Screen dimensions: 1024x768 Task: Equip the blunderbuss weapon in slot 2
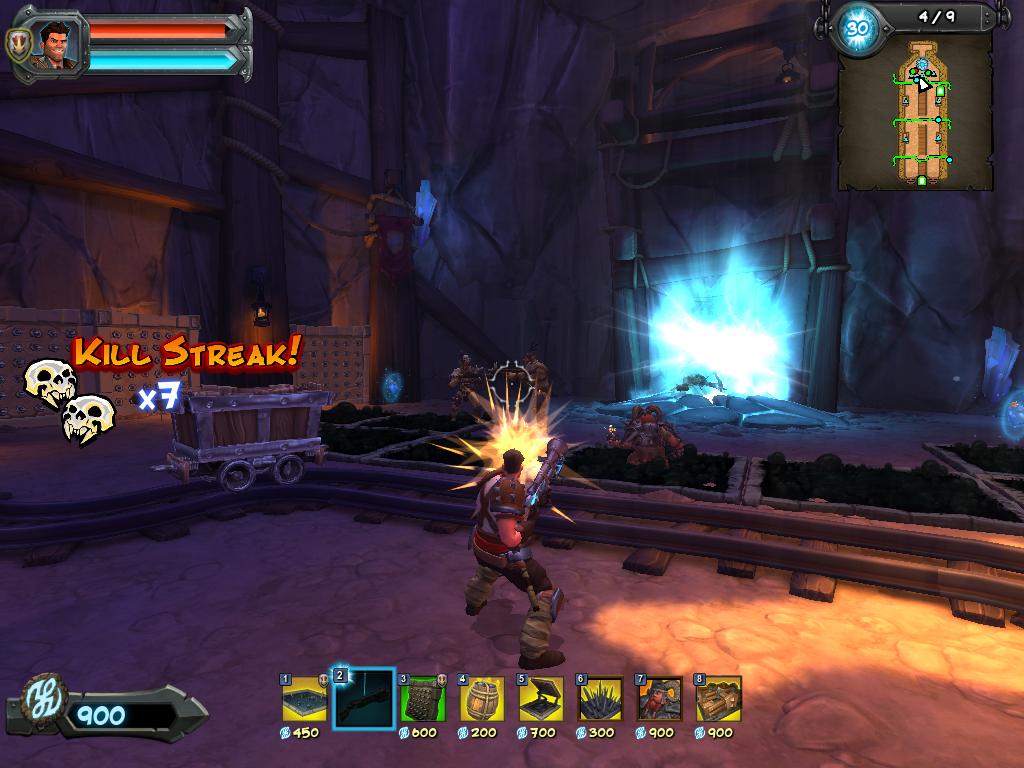coord(363,698)
